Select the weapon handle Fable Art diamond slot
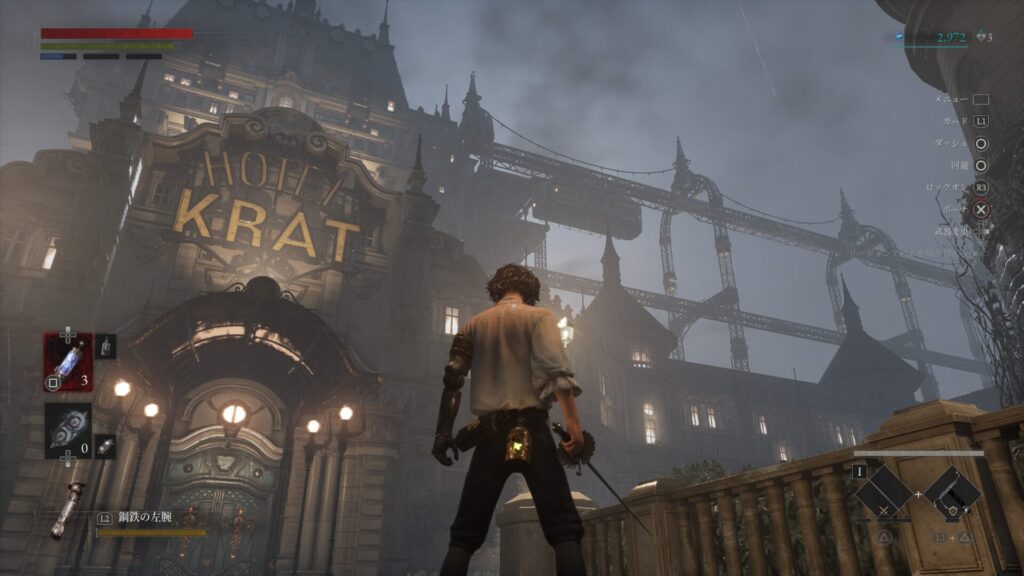The image size is (1024, 576). 951,493
